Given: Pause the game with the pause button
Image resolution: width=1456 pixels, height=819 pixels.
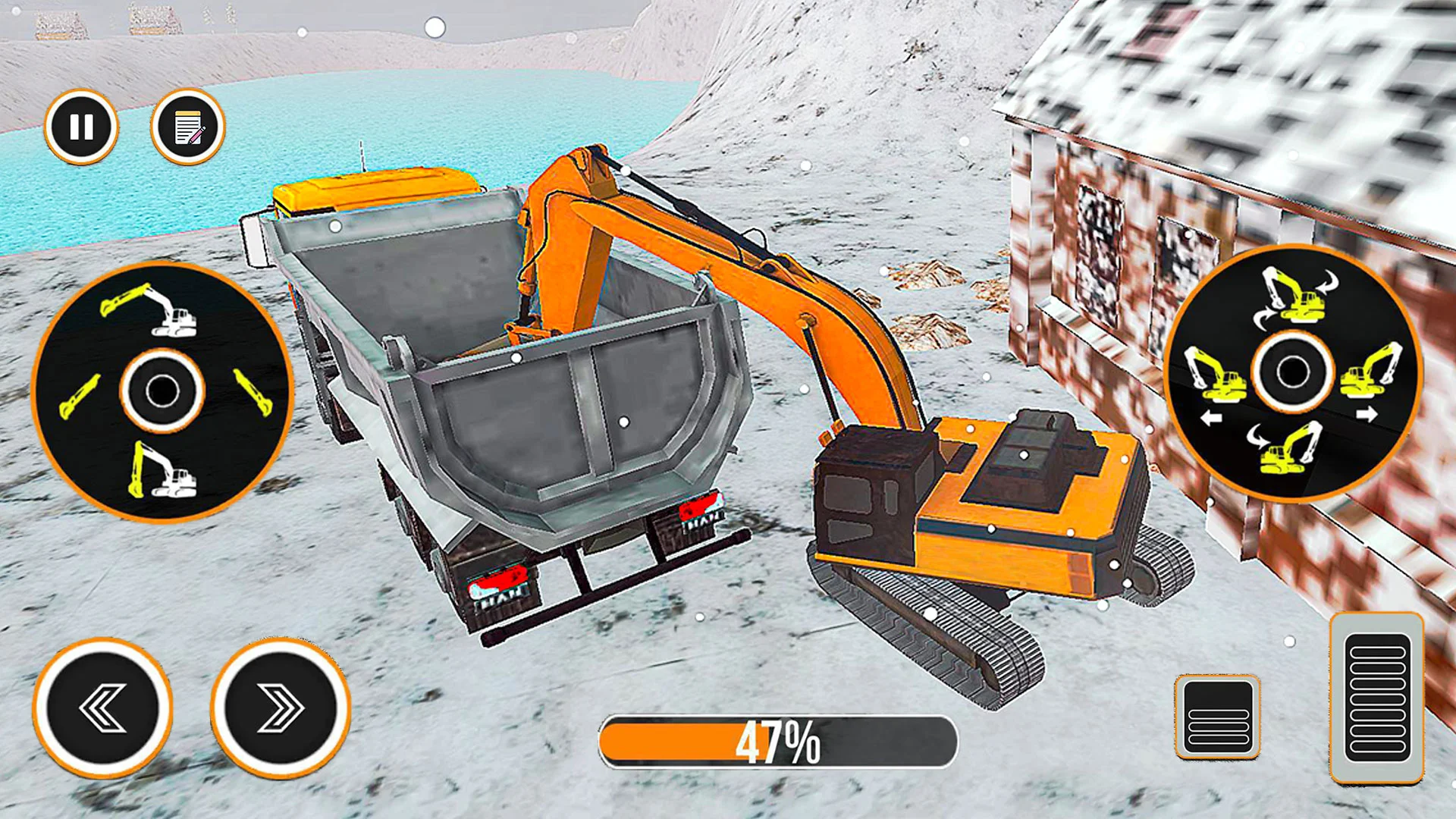Looking at the screenshot, I should pyautogui.click(x=81, y=127).
